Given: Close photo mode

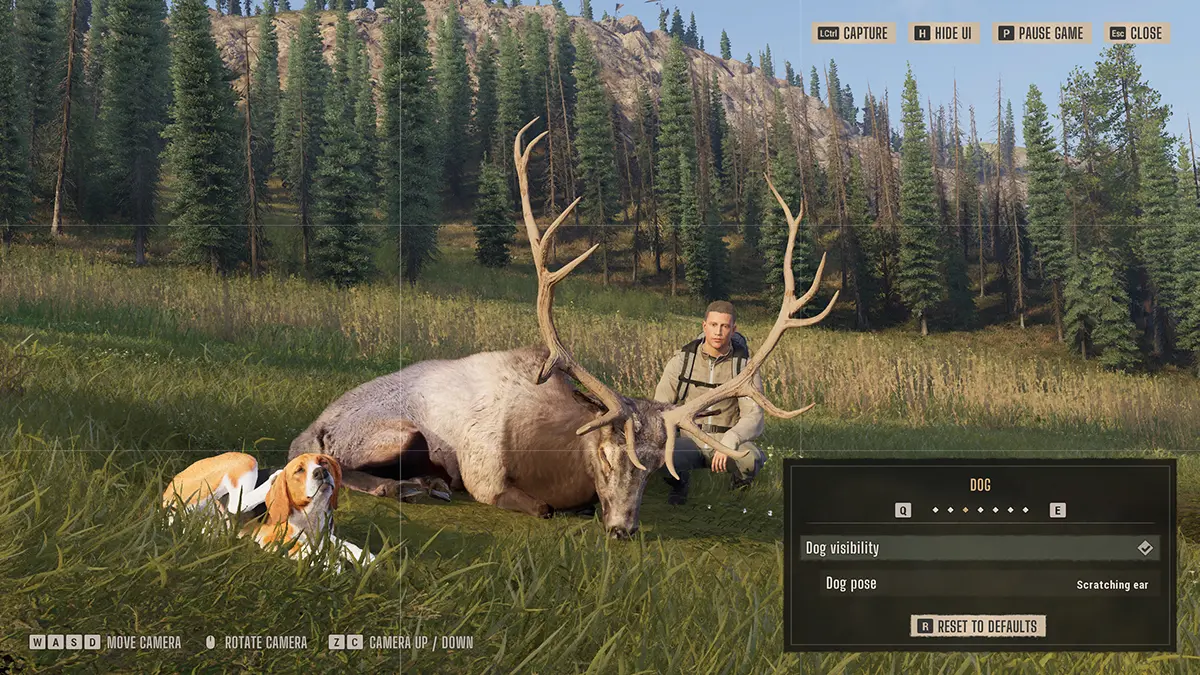Looking at the screenshot, I should 1136,33.
